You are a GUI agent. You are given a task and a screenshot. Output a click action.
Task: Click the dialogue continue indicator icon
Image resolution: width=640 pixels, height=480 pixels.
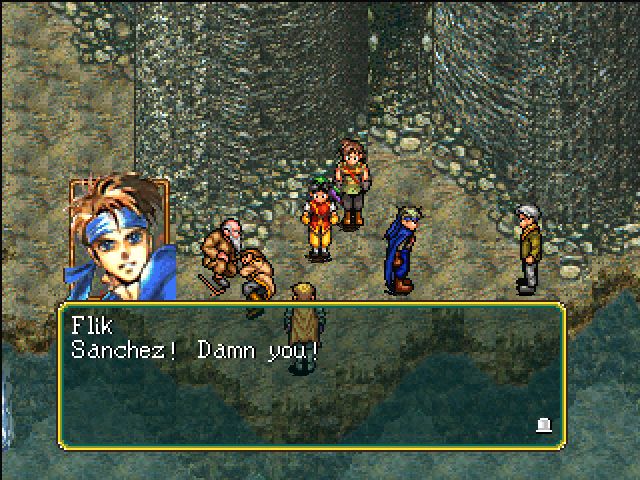click(543, 425)
